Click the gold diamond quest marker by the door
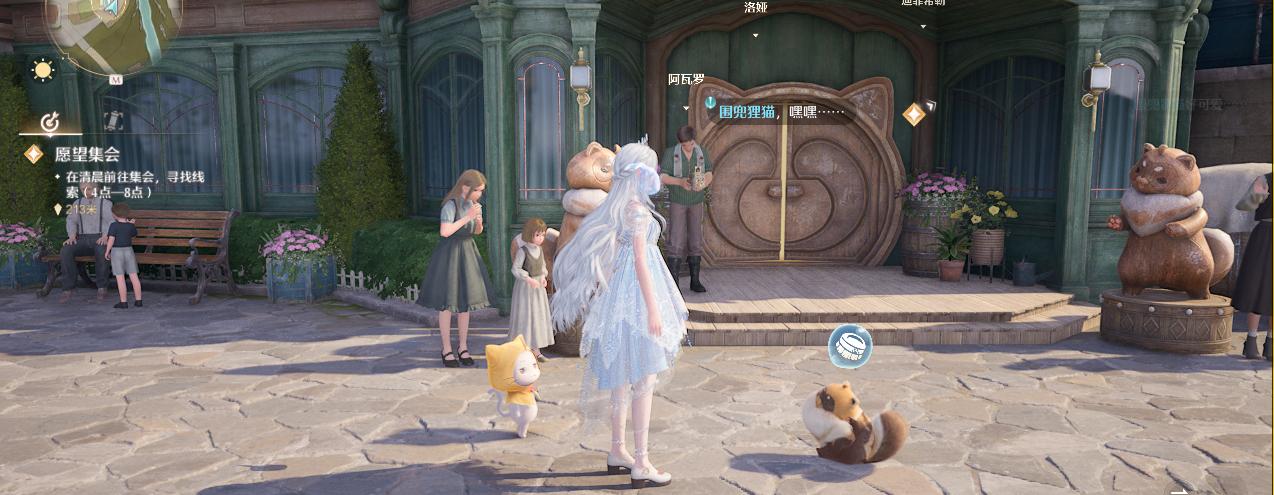Viewport: 1274px width, 495px height. pos(914,114)
